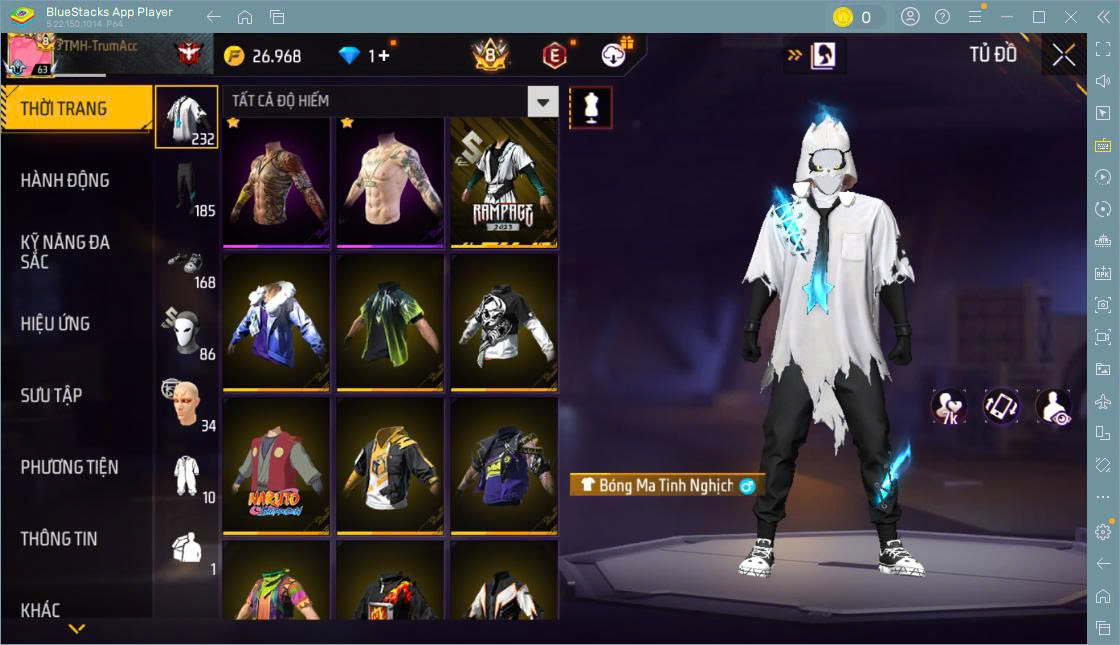
Task: Open the Thông Tin tab
Action: [59, 539]
